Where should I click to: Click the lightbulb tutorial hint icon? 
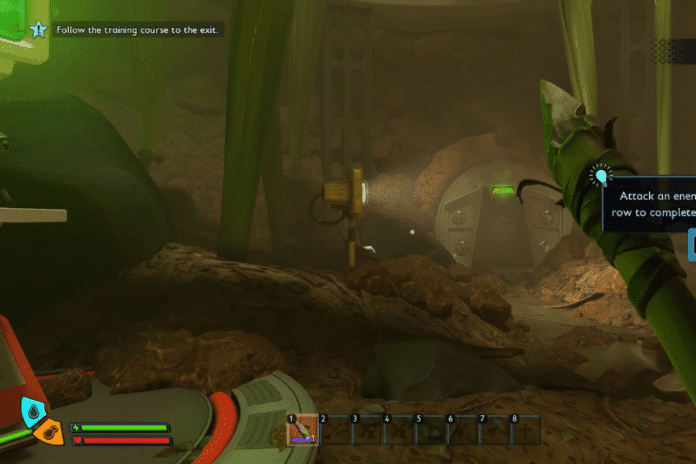click(x=601, y=177)
